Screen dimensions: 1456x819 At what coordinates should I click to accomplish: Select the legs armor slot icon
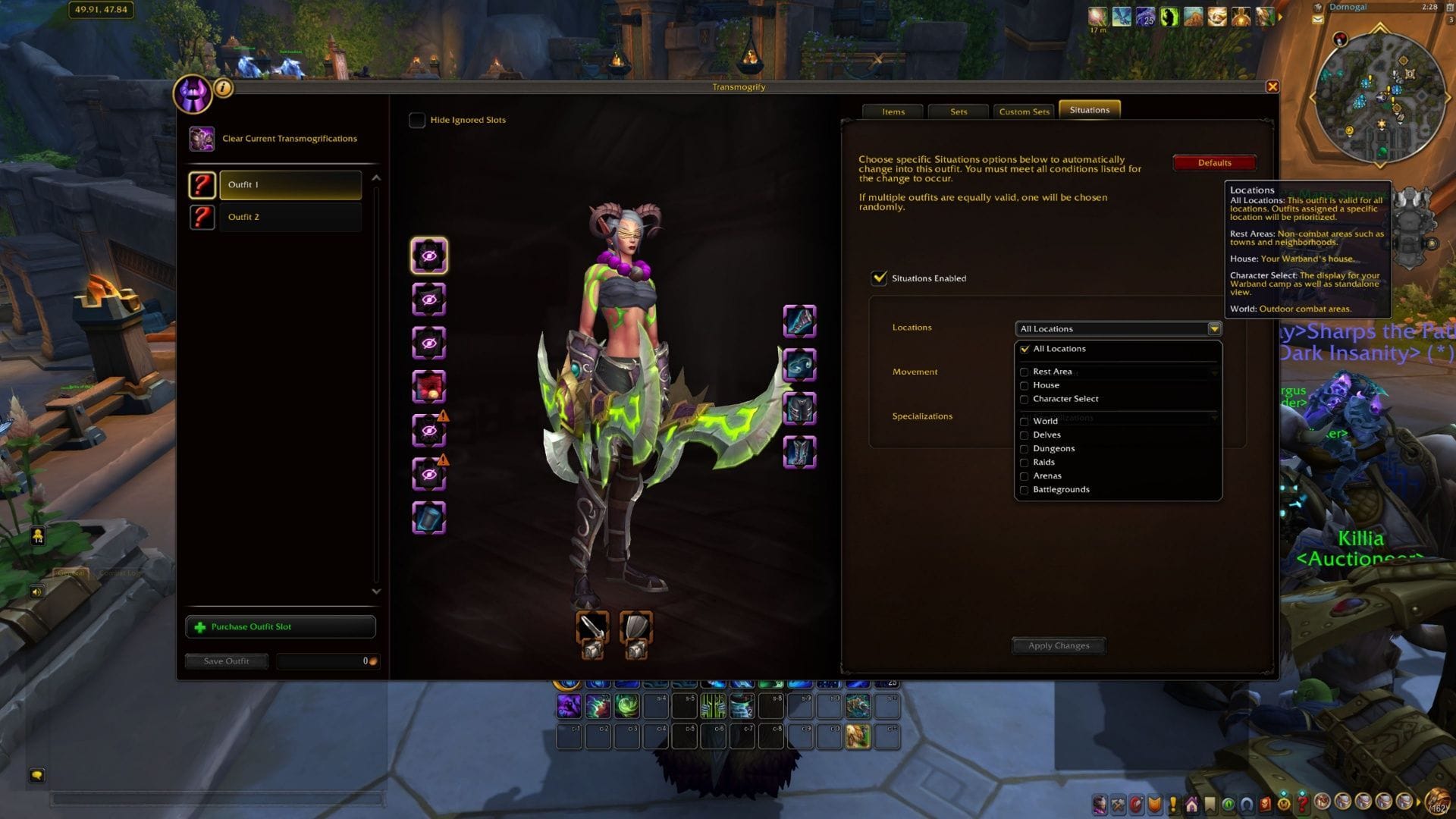coord(799,407)
